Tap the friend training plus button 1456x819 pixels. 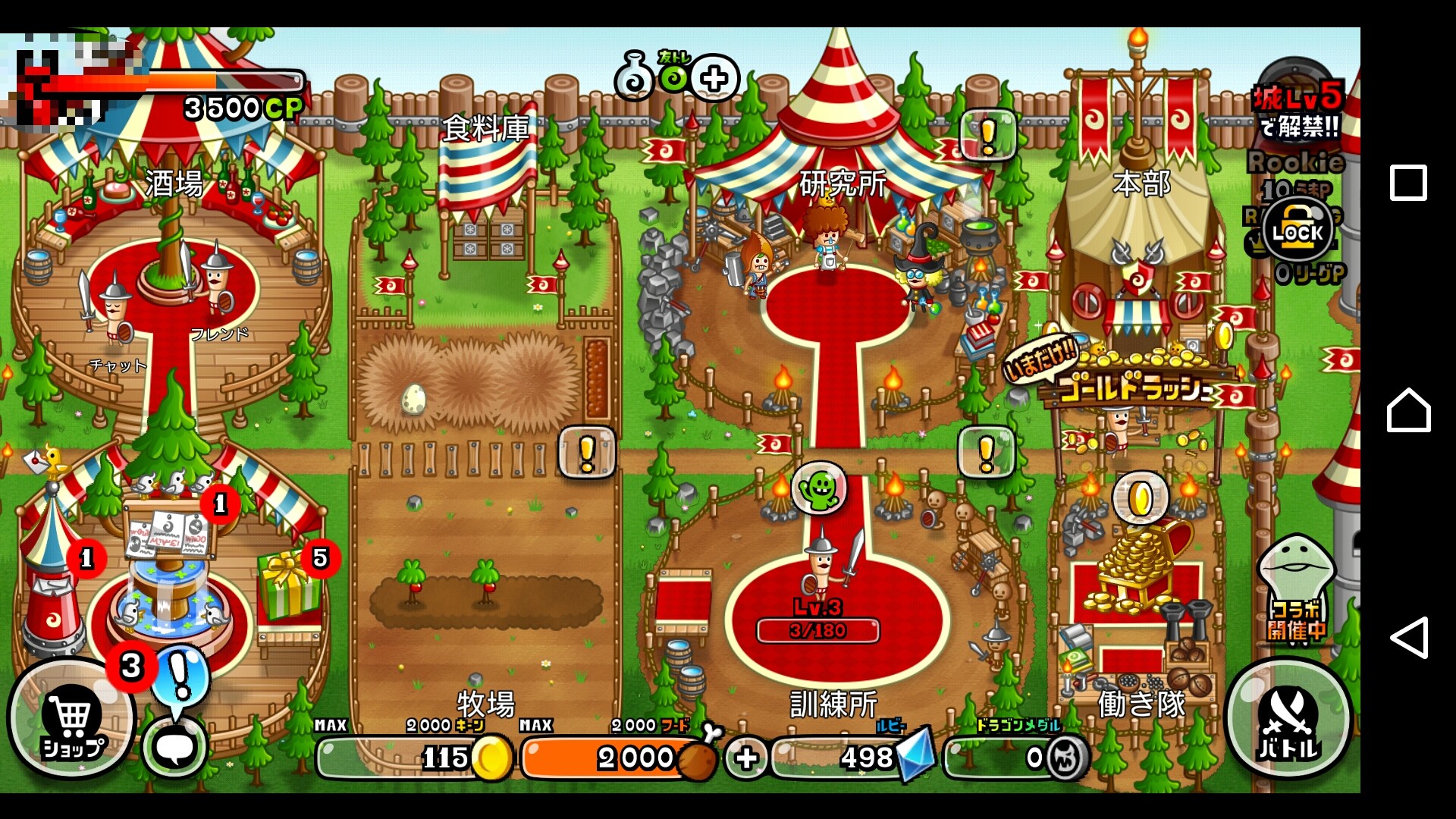(x=714, y=78)
